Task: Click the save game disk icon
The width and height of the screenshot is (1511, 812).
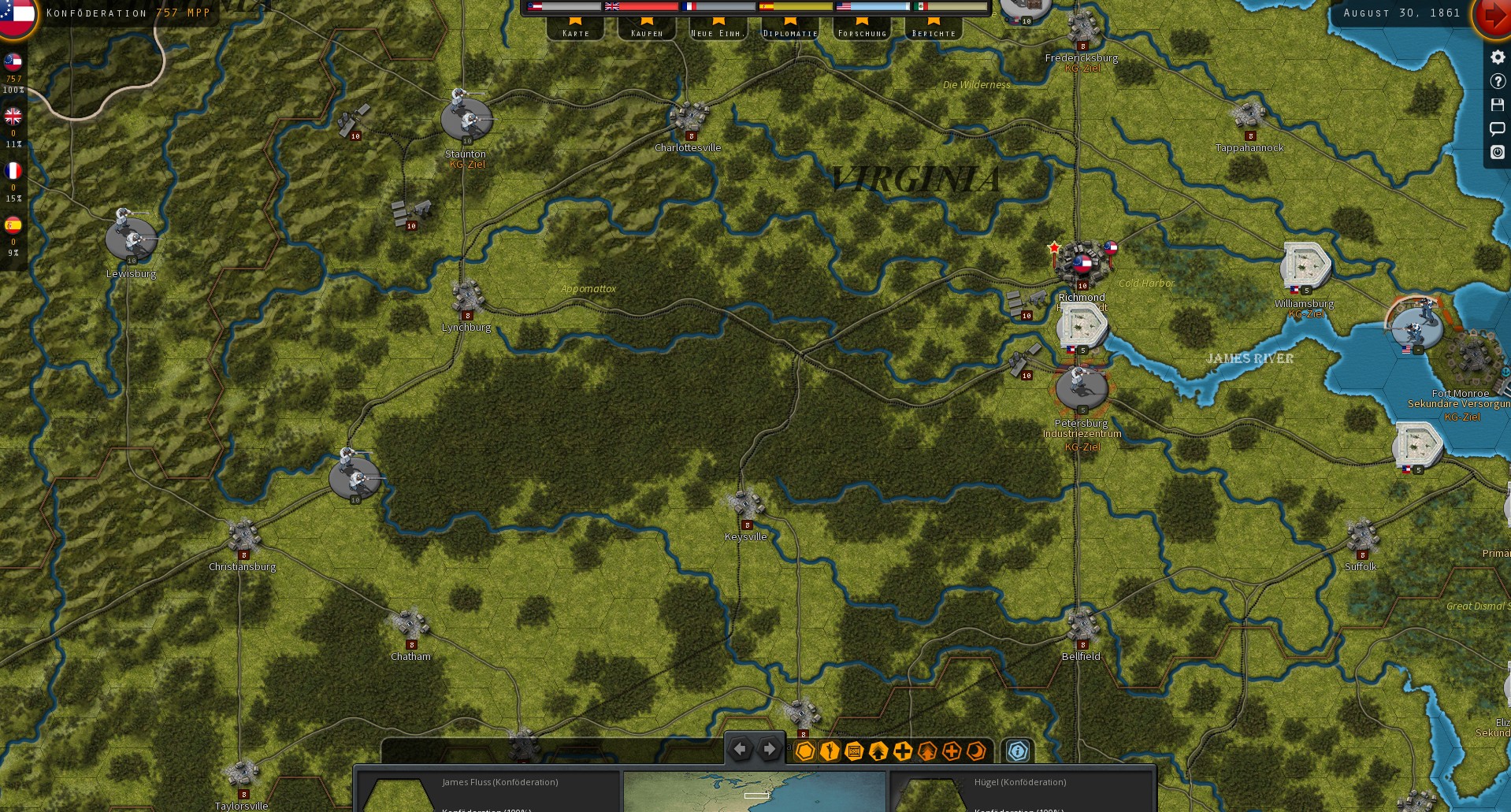Action: (x=1497, y=105)
